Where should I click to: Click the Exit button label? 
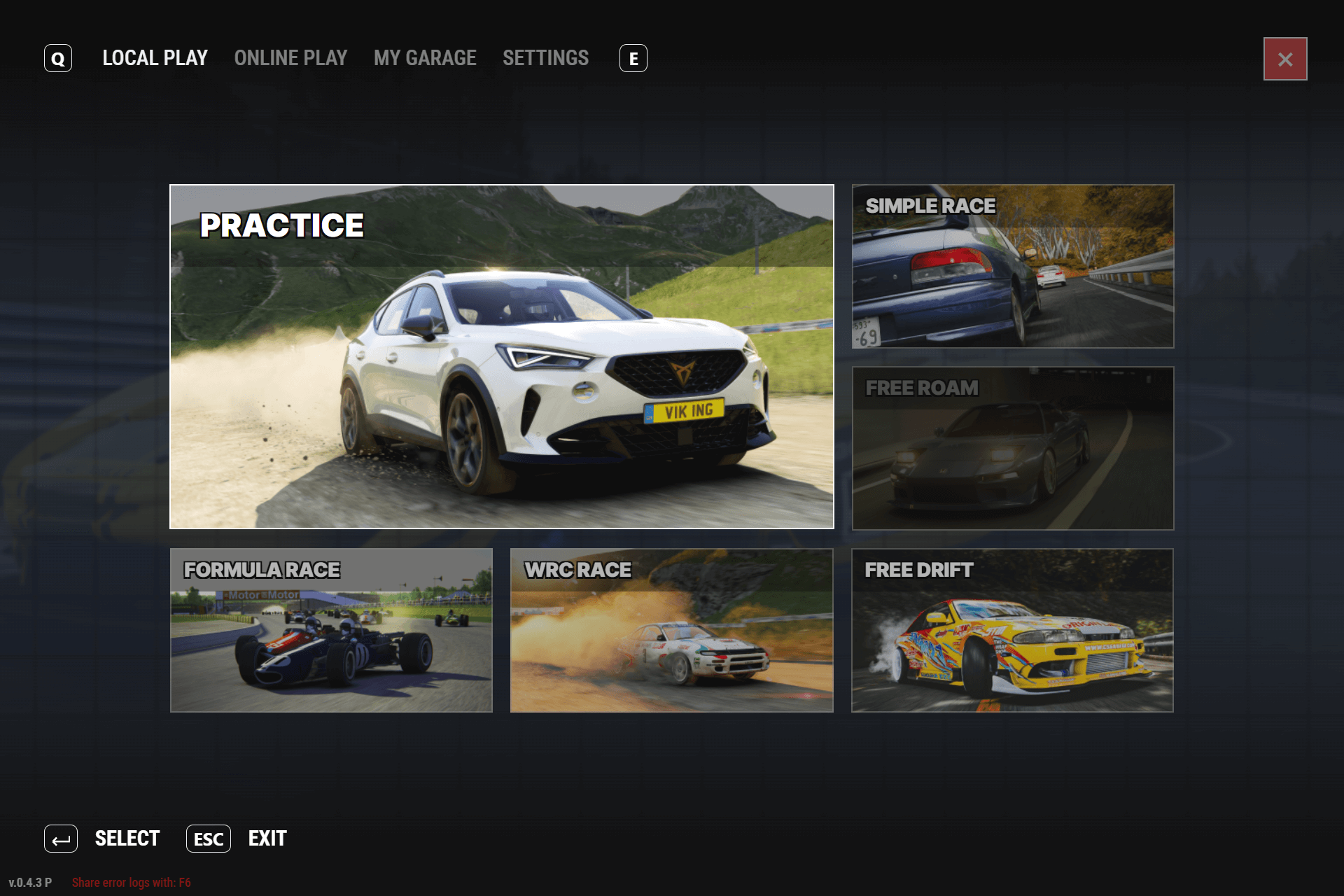(267, 839)
